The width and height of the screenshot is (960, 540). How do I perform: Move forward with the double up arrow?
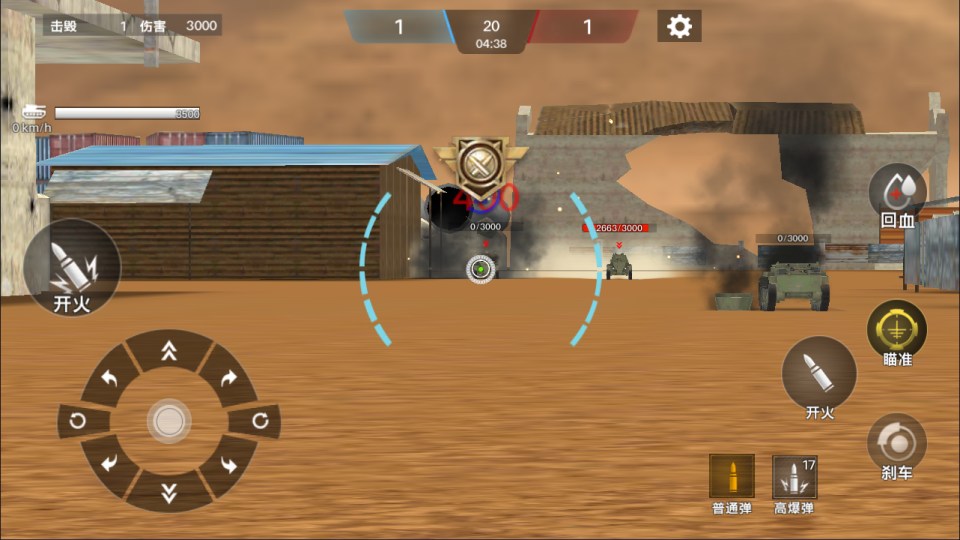169,351
